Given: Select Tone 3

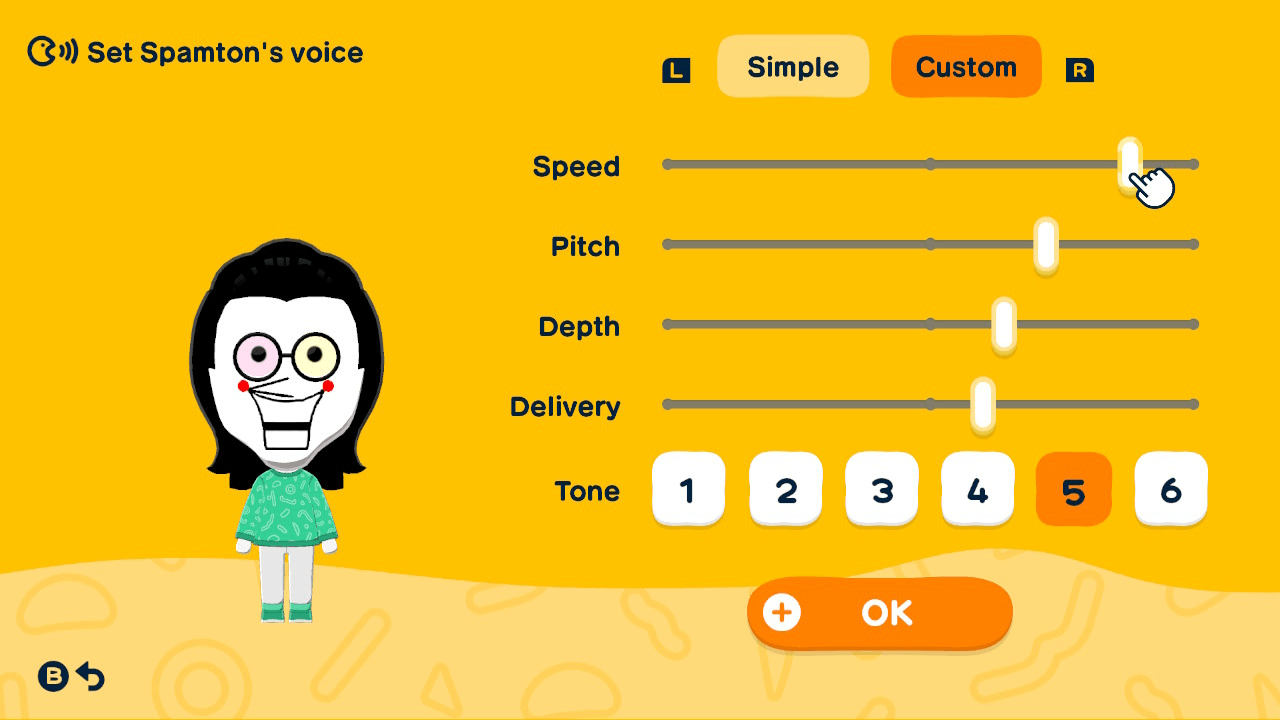Looking at the screenshot, I should [x=881, y=489].
